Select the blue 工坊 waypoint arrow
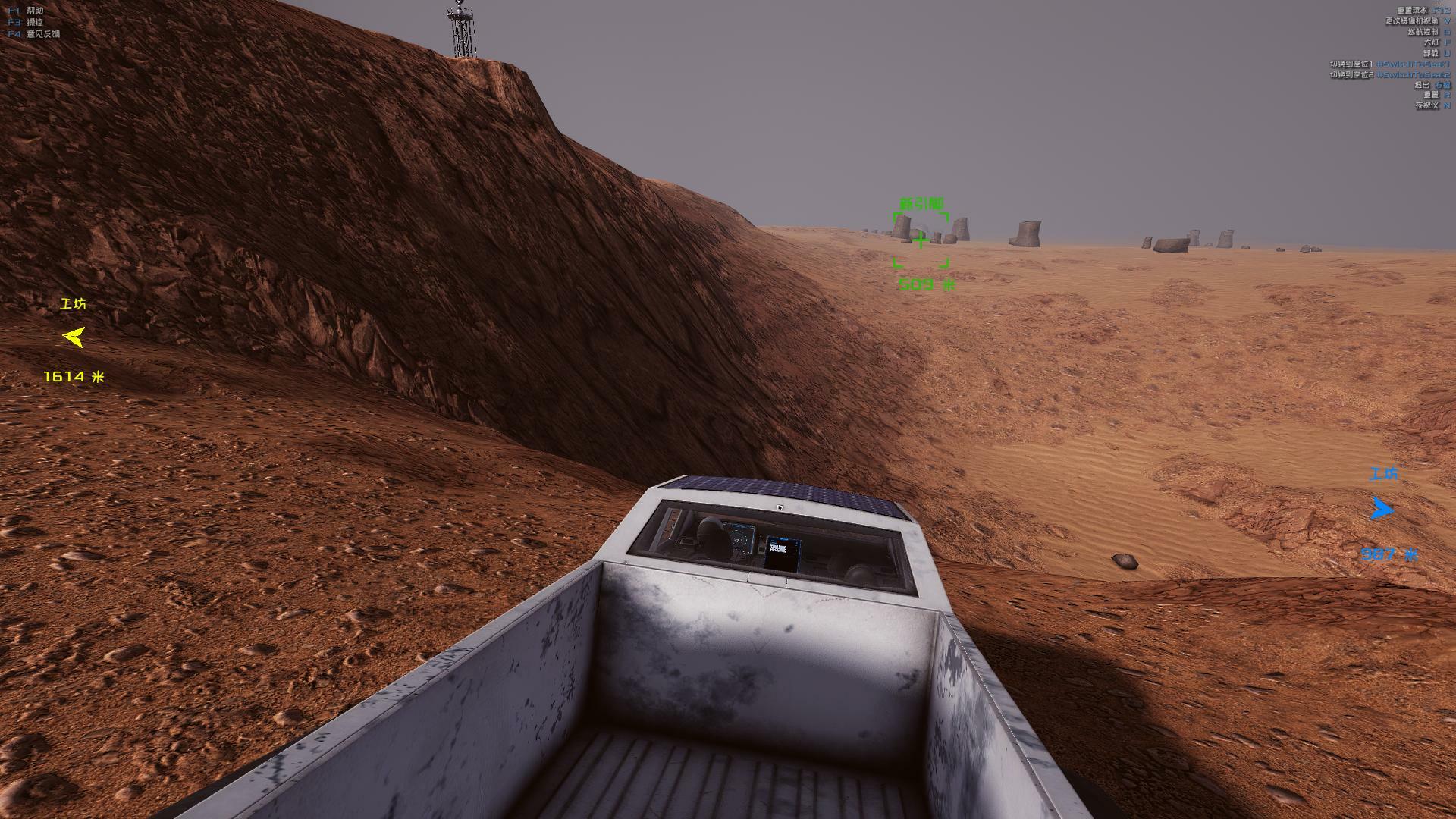Viewport: 1456px width, 819px height. [1382, 509]
